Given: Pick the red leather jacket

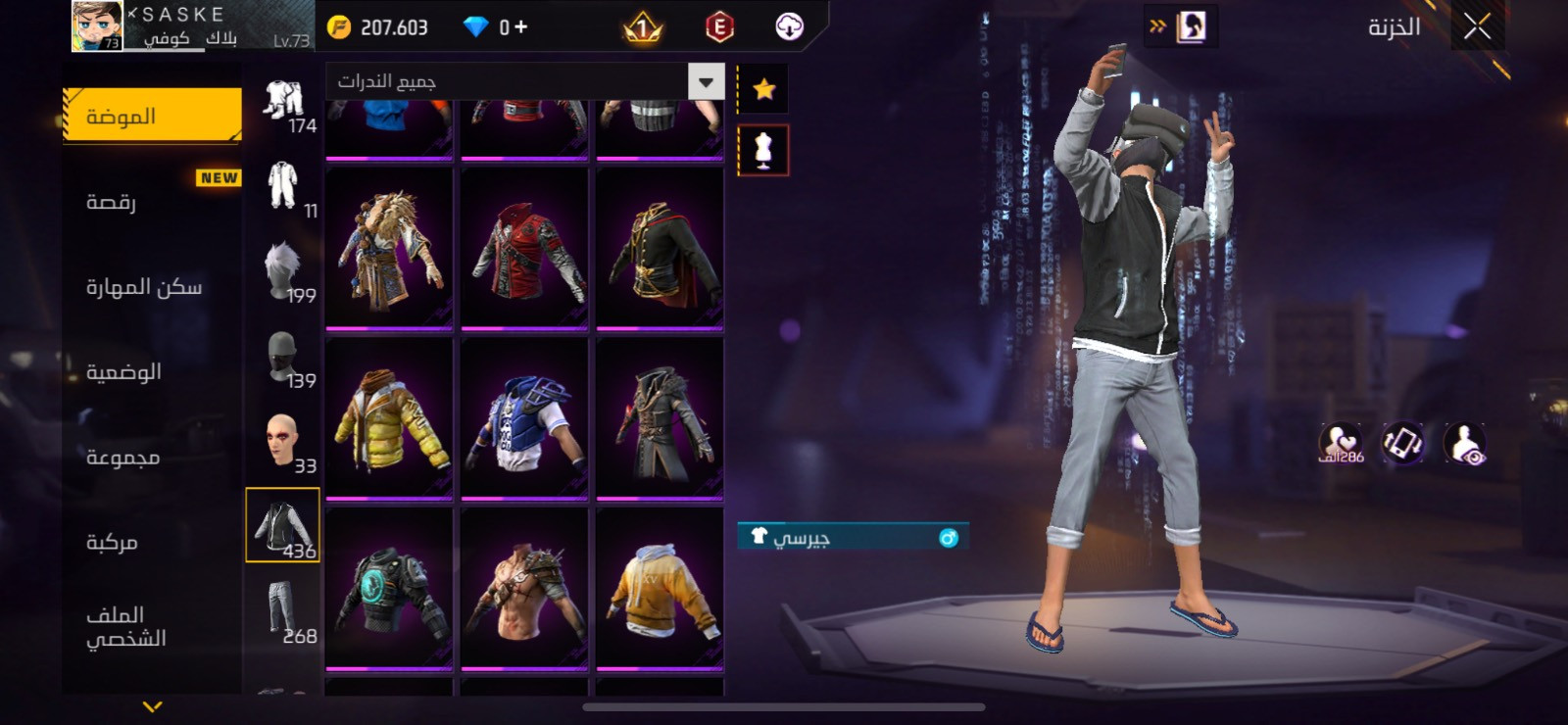Looking at the screenshot, I should pyautogui.click(x=524, y=249).
